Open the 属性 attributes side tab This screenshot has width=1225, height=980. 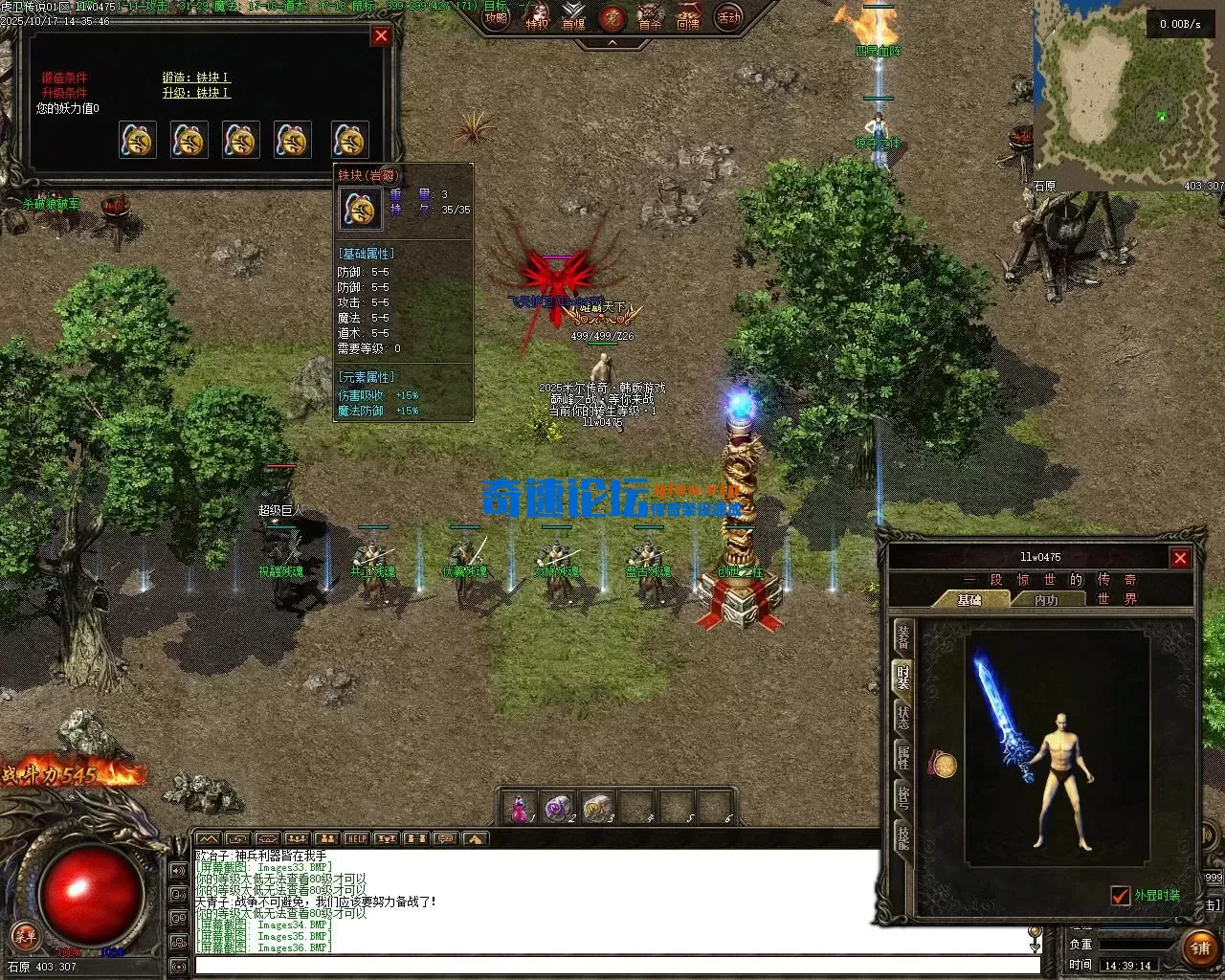click(x=902, y=758)
